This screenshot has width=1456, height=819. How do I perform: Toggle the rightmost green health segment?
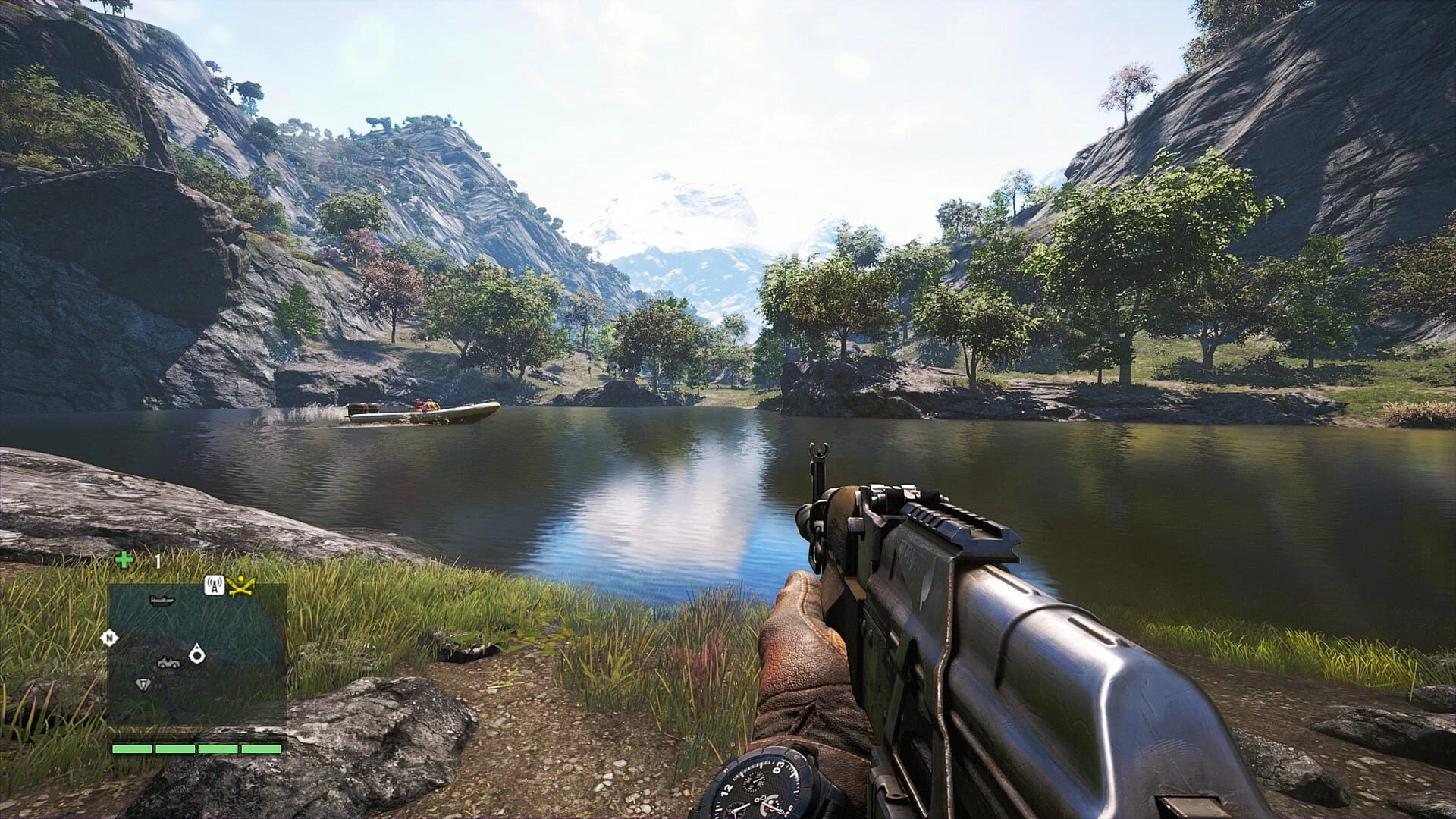[x=261, y=749]
